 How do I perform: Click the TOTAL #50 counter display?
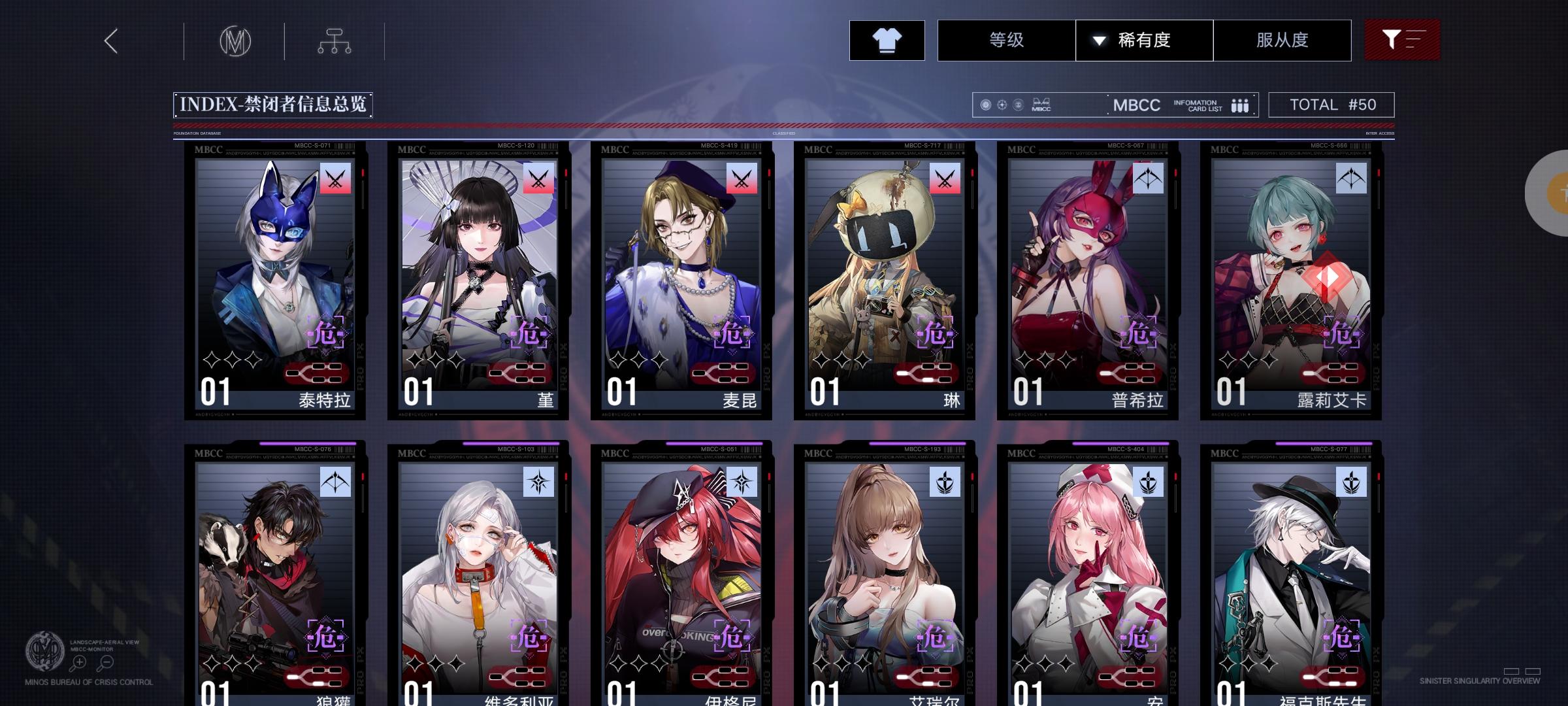1330,103
